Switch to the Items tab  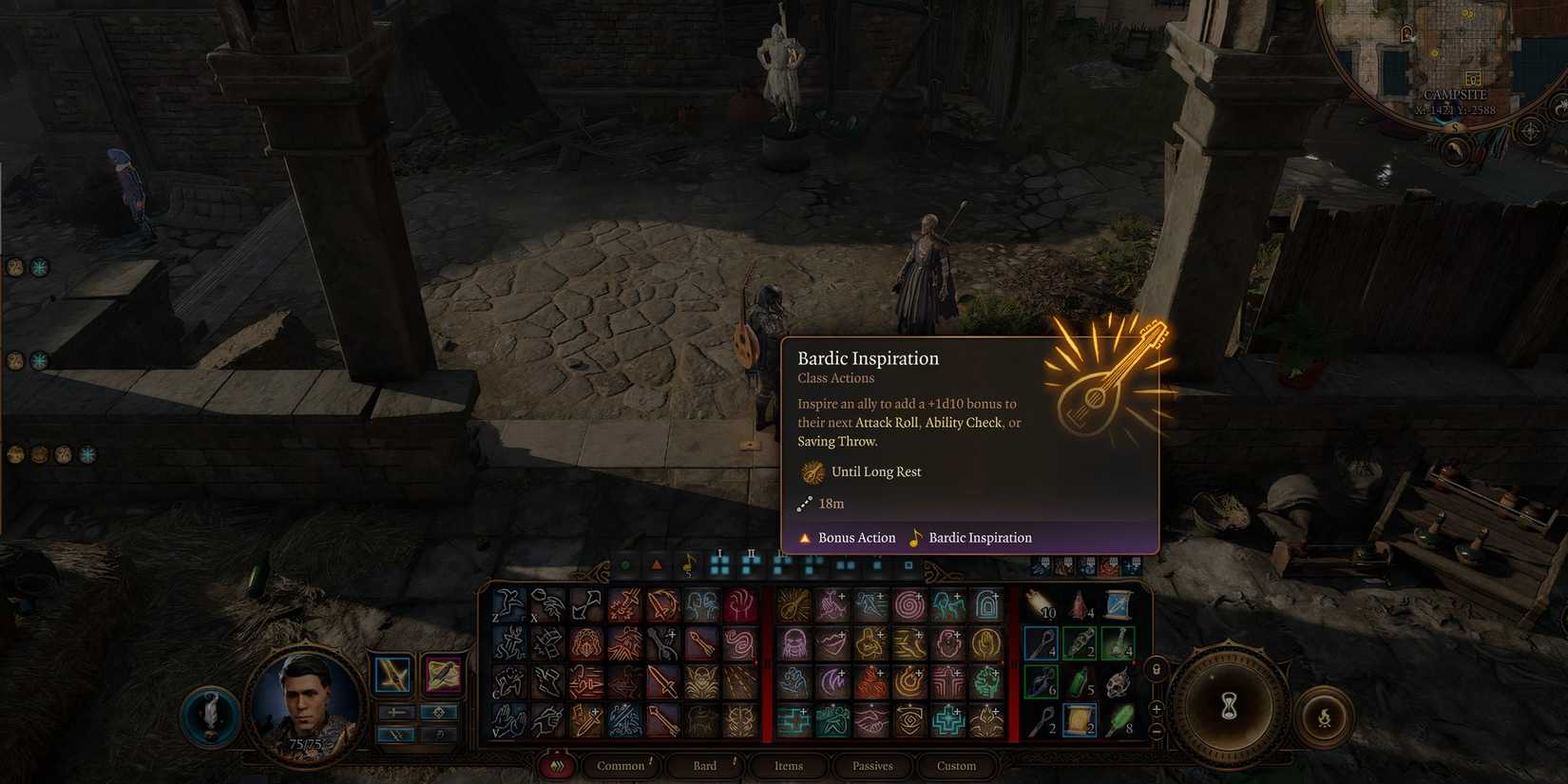(x=788, y=766)
